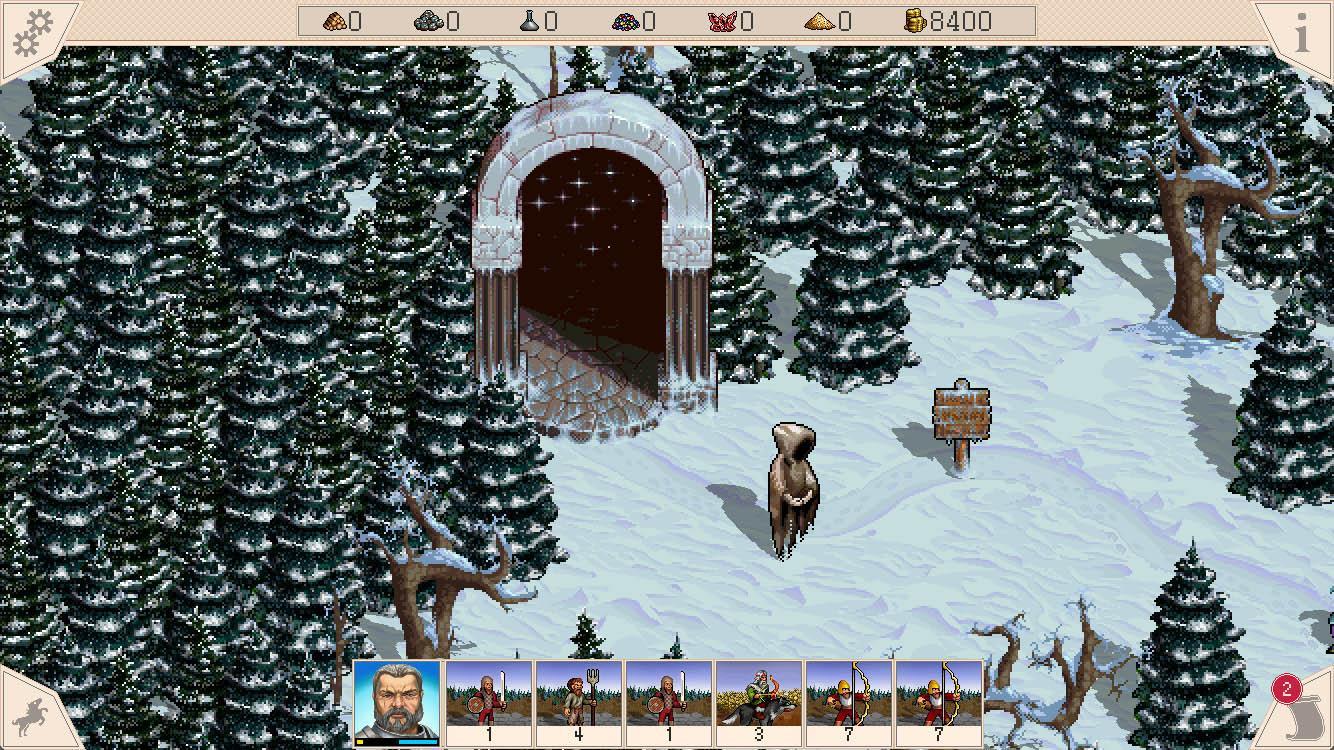
Task: Click the ore resource icon
Action: (x=430, y=21)
